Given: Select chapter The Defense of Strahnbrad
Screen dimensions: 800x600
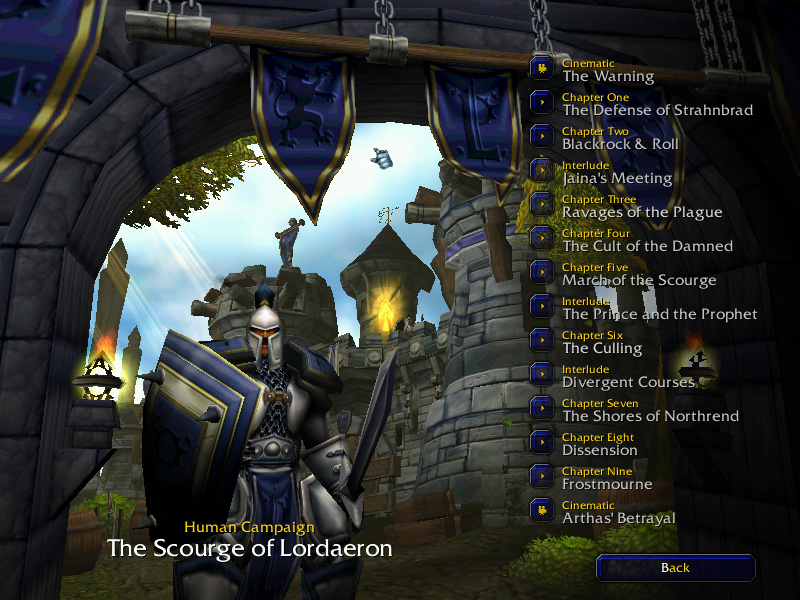Looking at the screenshot, I should pyautogui.click(x=542, y=102).
